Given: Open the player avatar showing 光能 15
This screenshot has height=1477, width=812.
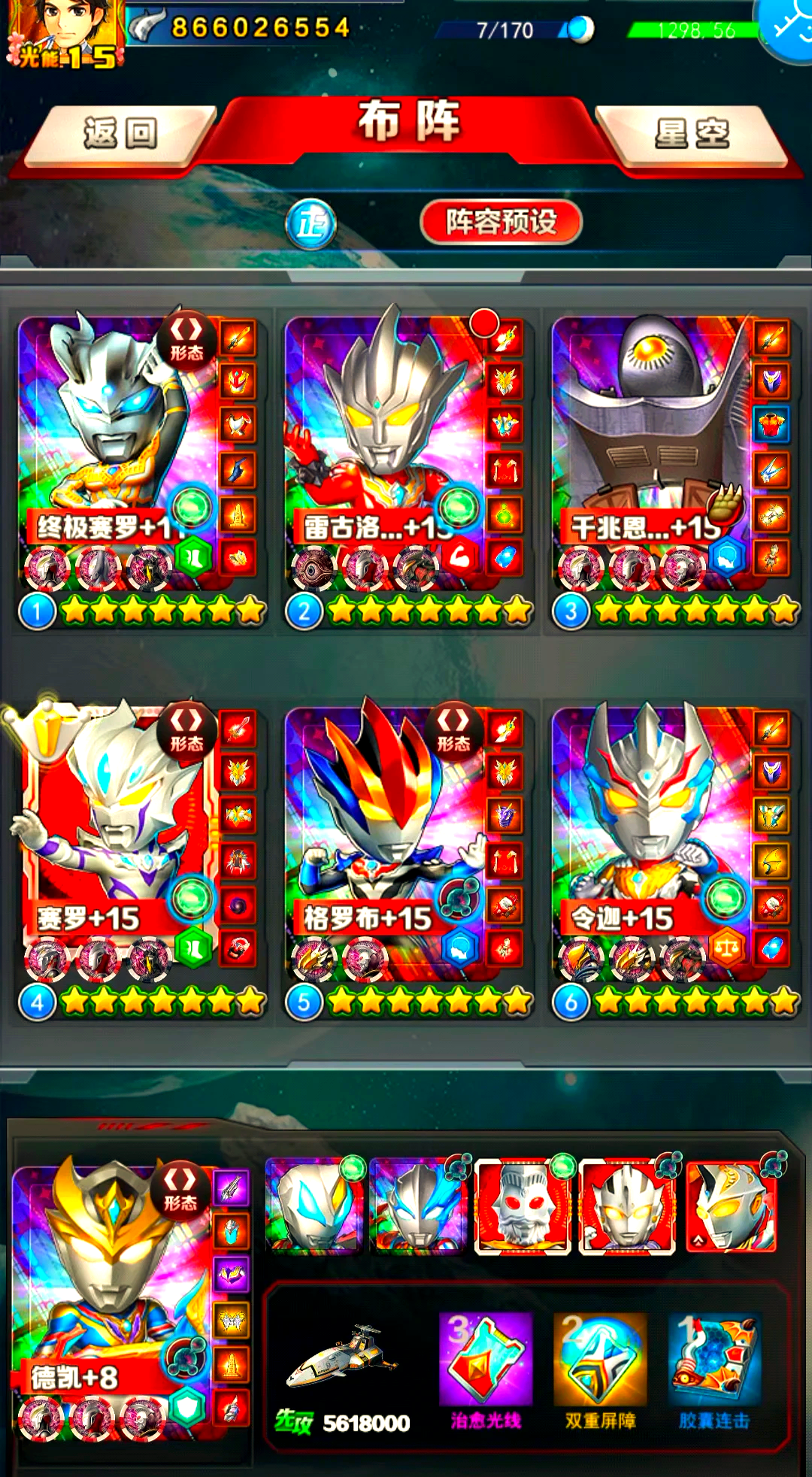Looking at the screenshot, I should coord(64,34).
